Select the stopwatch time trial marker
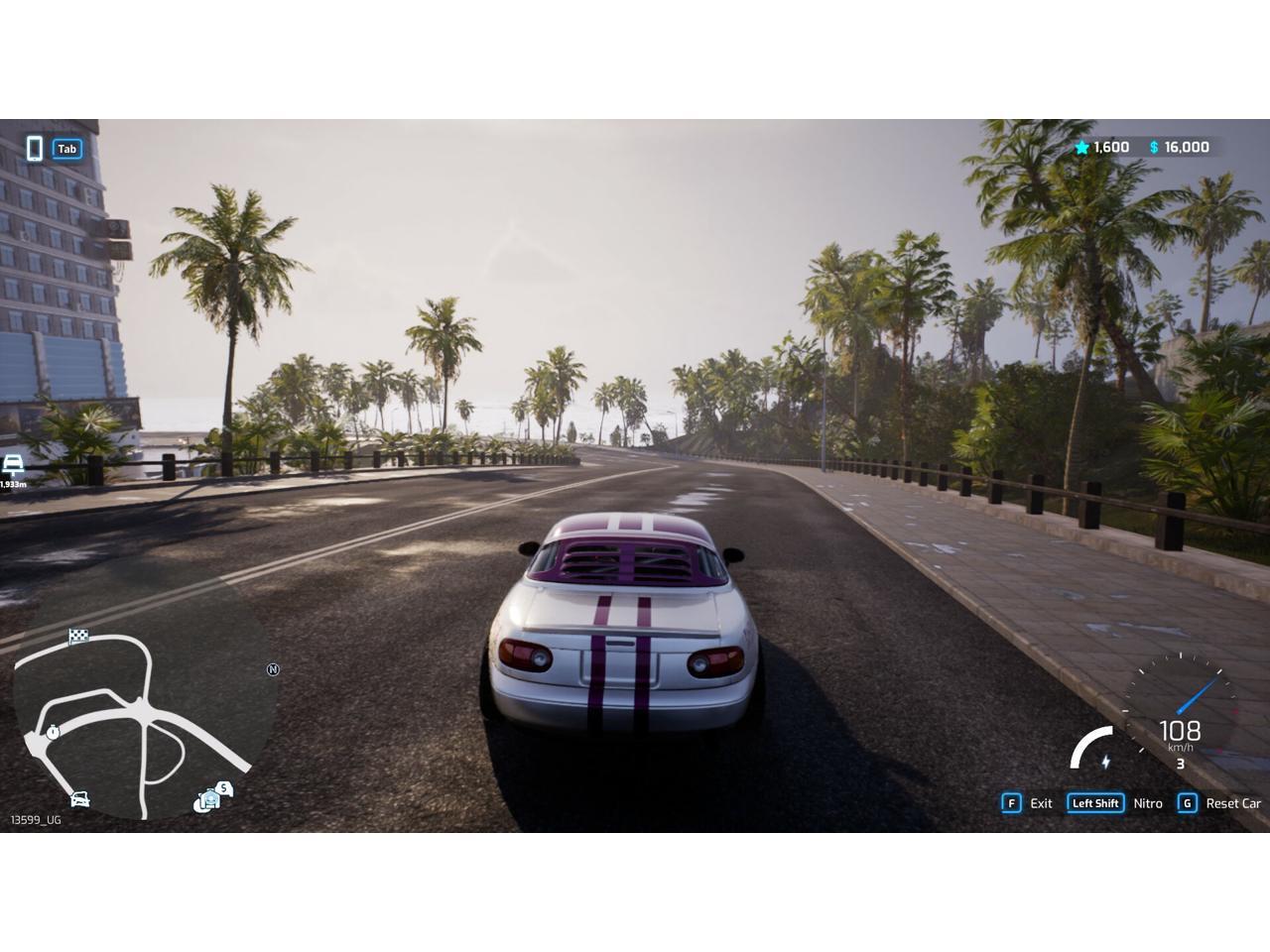The image size is (1270, 952). [x=53, y=732]
